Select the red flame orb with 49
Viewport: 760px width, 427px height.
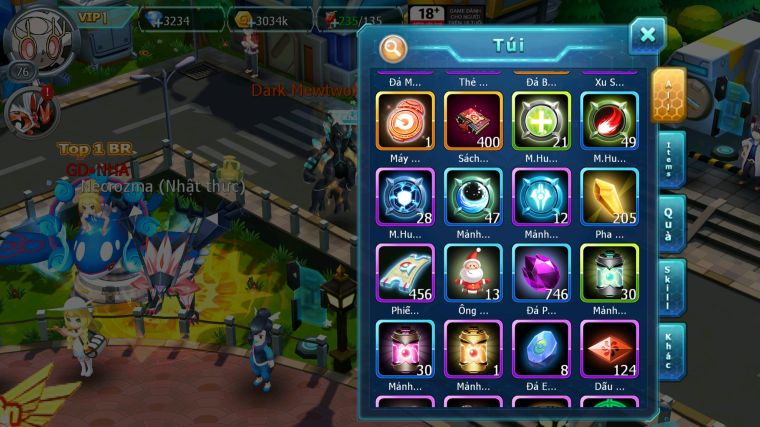point(609,121)
